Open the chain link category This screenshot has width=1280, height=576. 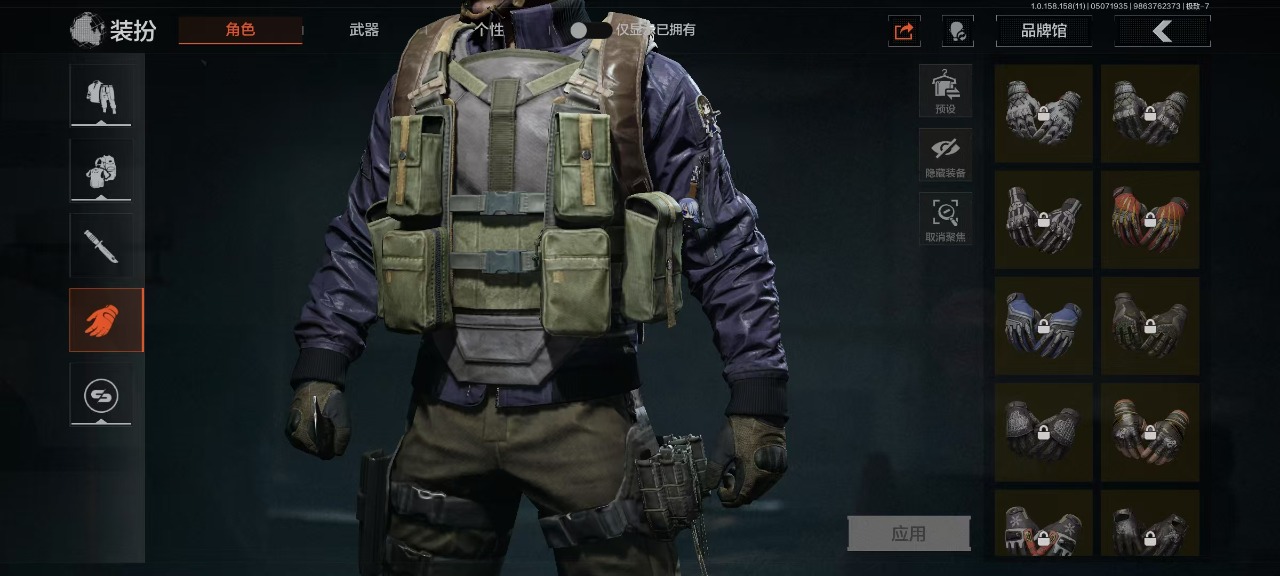coord(100,395)
